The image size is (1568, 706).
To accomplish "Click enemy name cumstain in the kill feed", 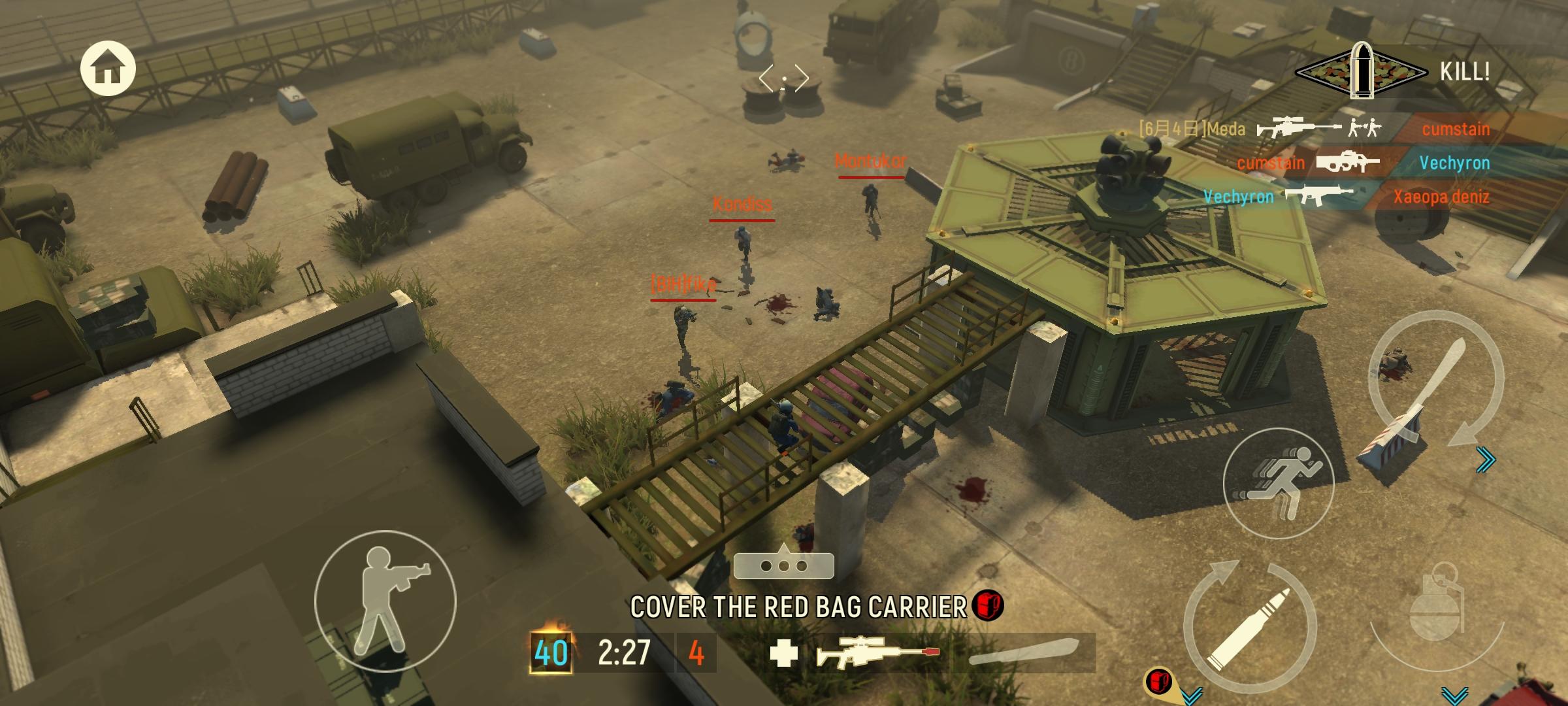I will pos(1456,128).
